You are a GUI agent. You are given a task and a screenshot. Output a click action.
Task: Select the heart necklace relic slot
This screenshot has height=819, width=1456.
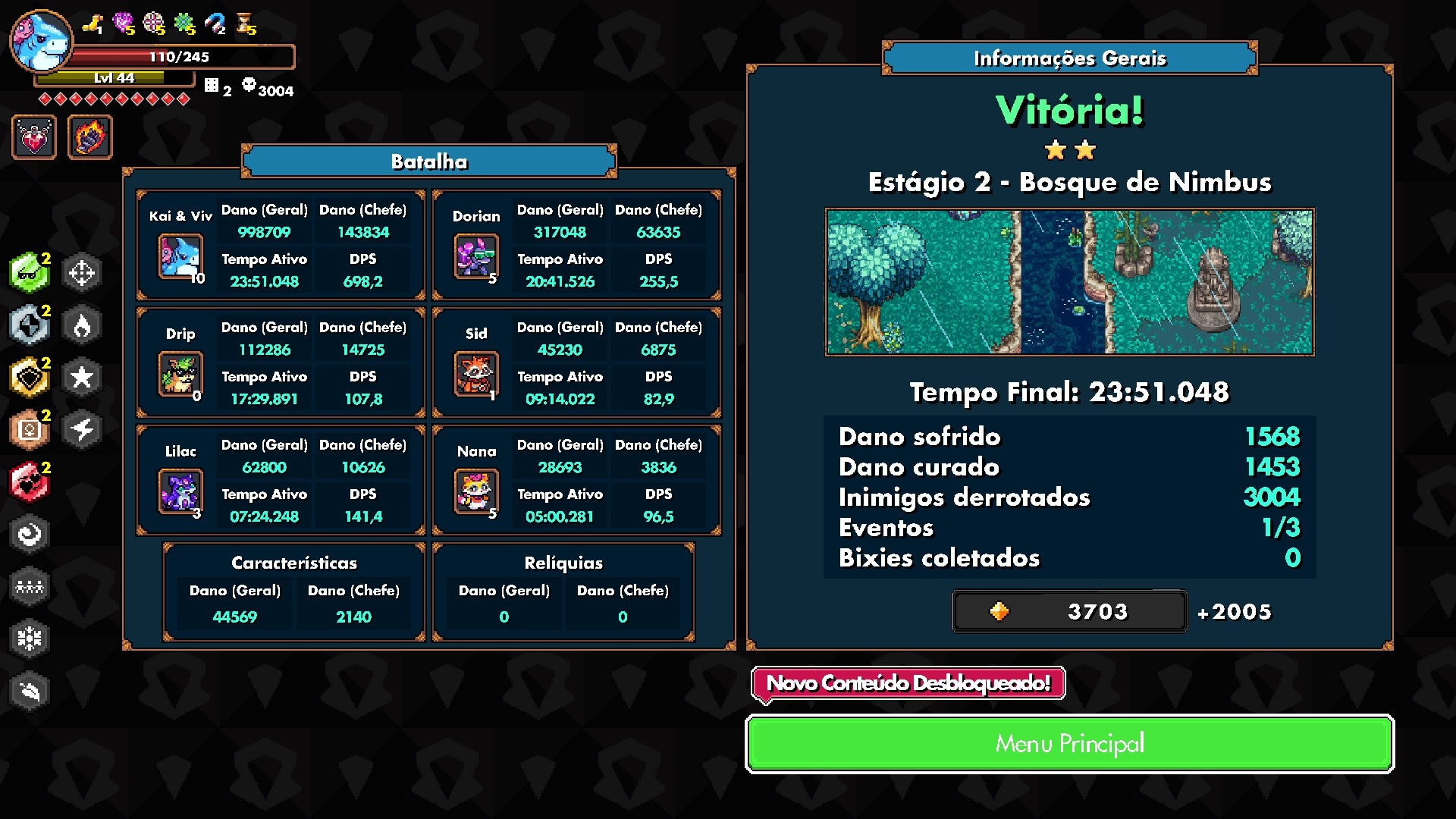[x=34, y=137]
